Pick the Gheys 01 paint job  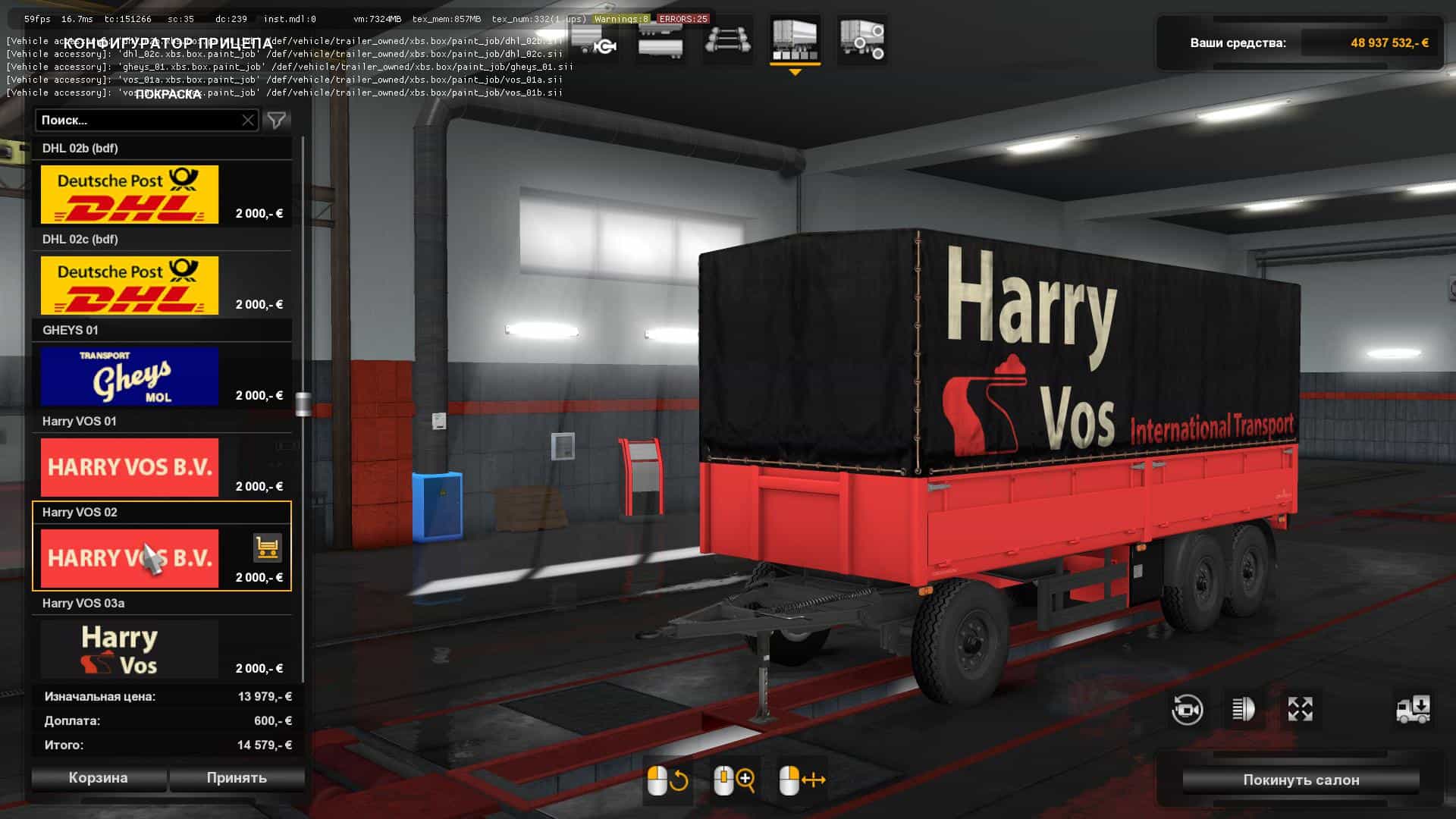click(x=130, y=376)
